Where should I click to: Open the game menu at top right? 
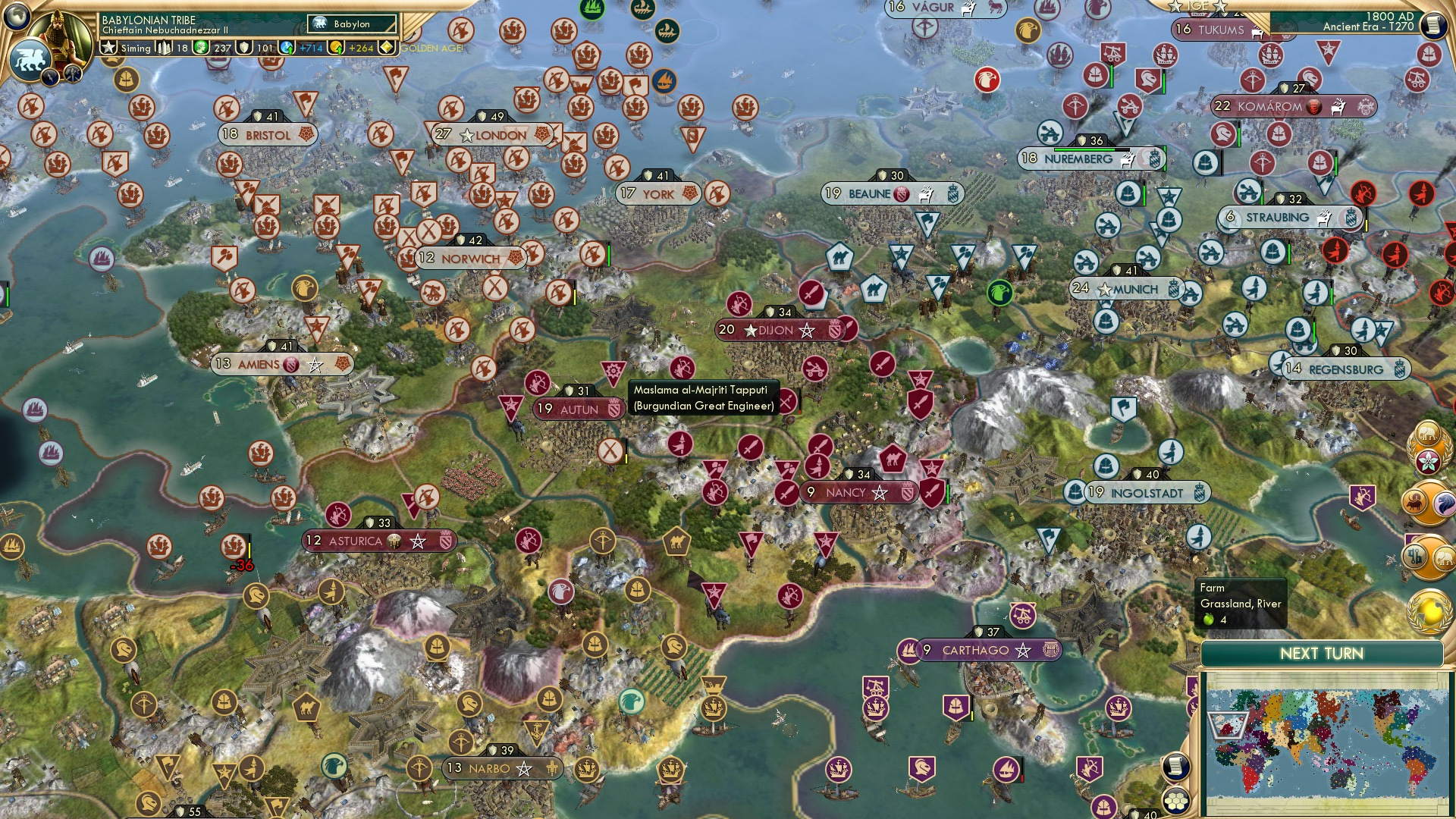pyautogui.click(x=1435, y=25)
